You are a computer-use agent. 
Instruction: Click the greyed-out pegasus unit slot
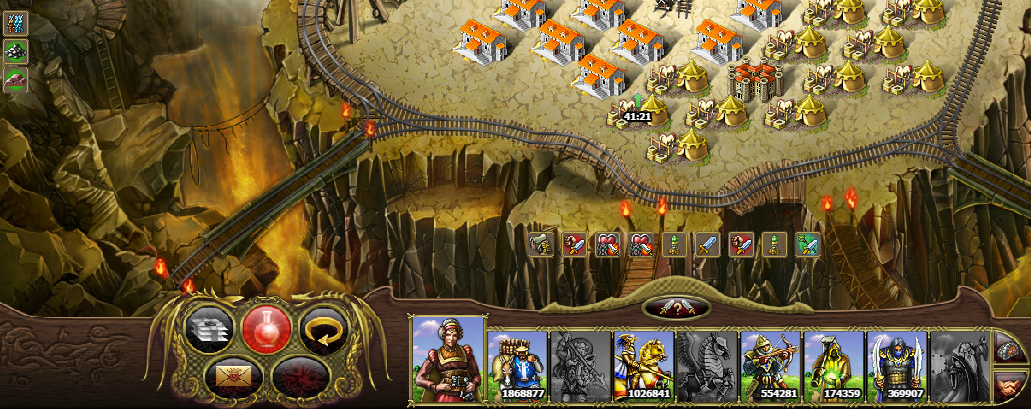(x=707, y=367)
